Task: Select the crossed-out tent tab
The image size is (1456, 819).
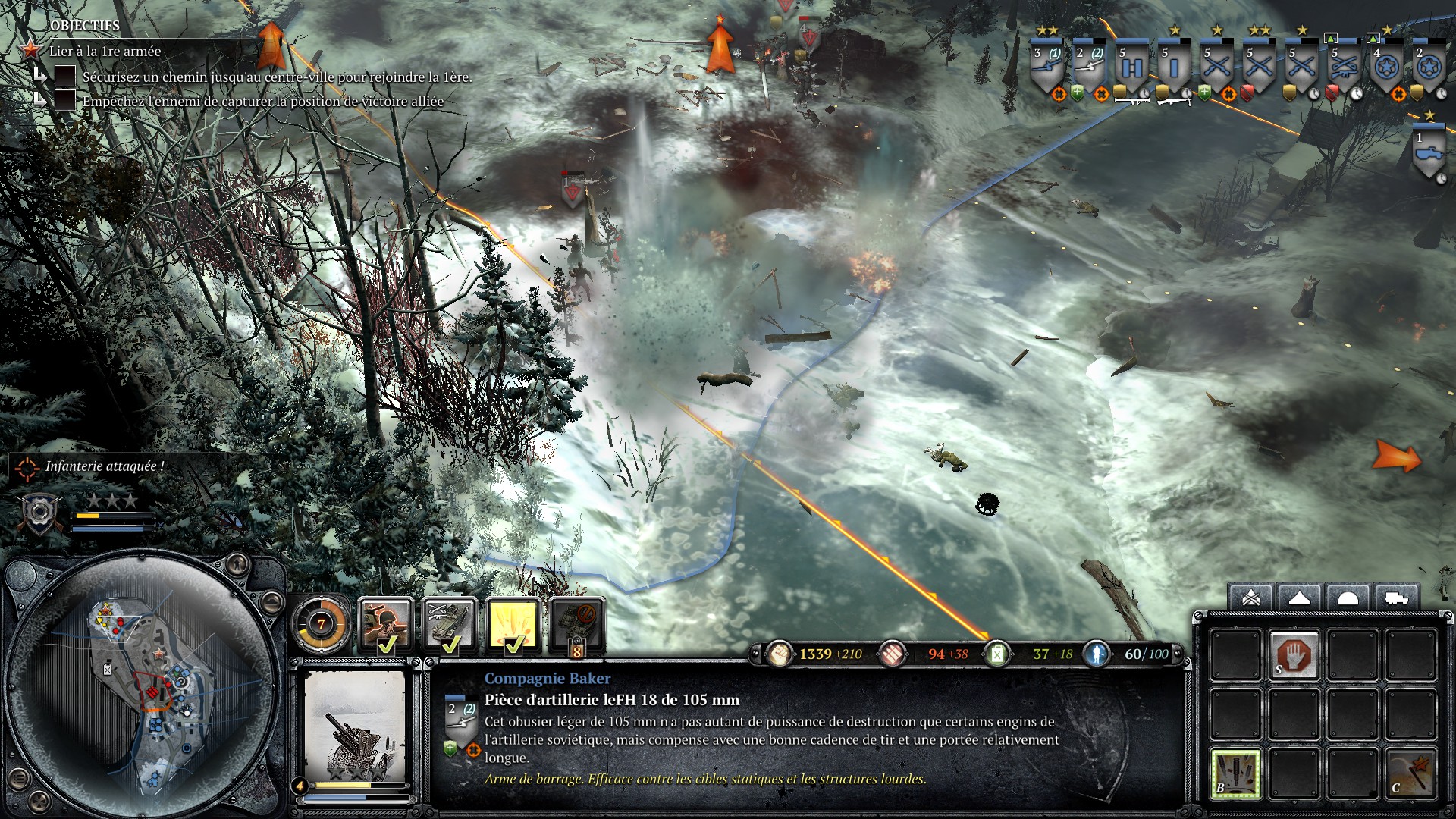Action: [x=1251, y=599]
